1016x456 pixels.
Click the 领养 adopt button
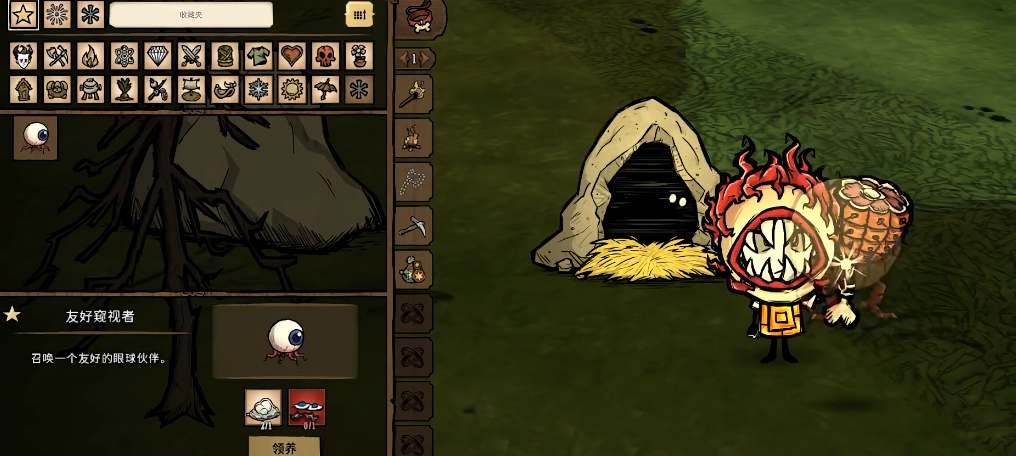(284, 446)
